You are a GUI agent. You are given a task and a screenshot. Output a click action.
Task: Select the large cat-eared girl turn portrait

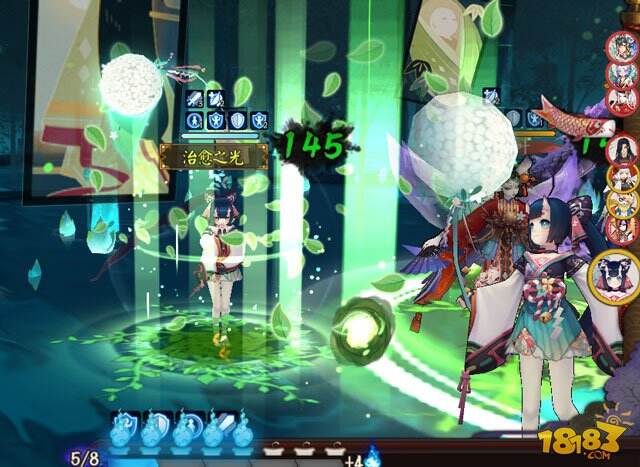tap(616, 273)
